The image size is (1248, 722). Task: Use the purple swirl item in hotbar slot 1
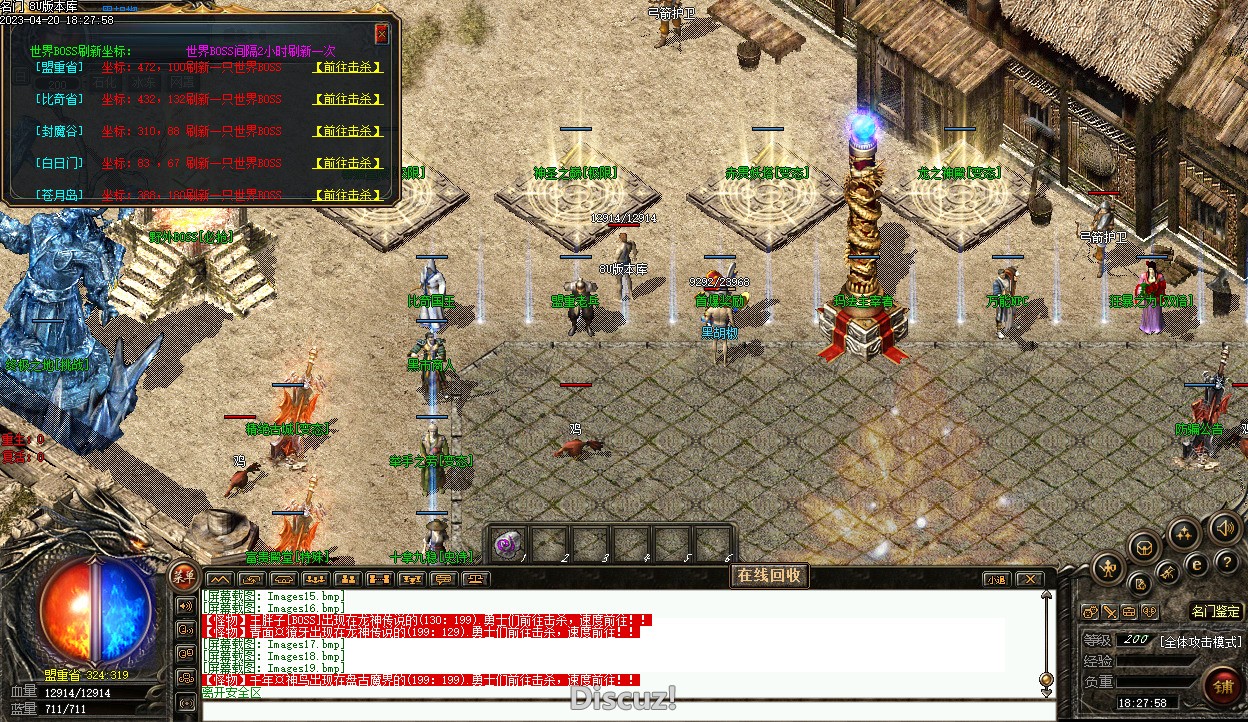[508, 544]
